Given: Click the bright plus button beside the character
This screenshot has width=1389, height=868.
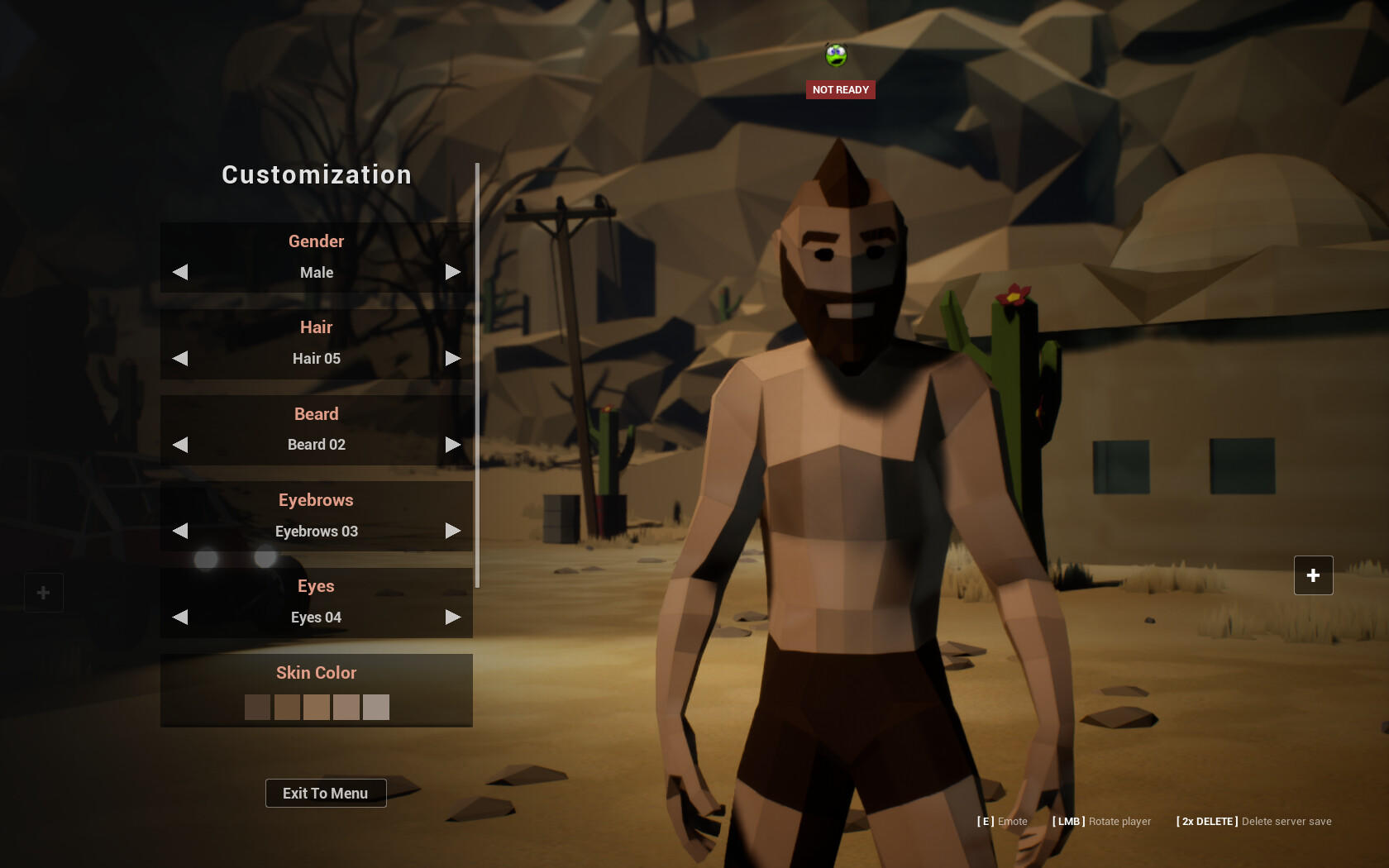Looking at the screenshot, I should point(1313,575).
